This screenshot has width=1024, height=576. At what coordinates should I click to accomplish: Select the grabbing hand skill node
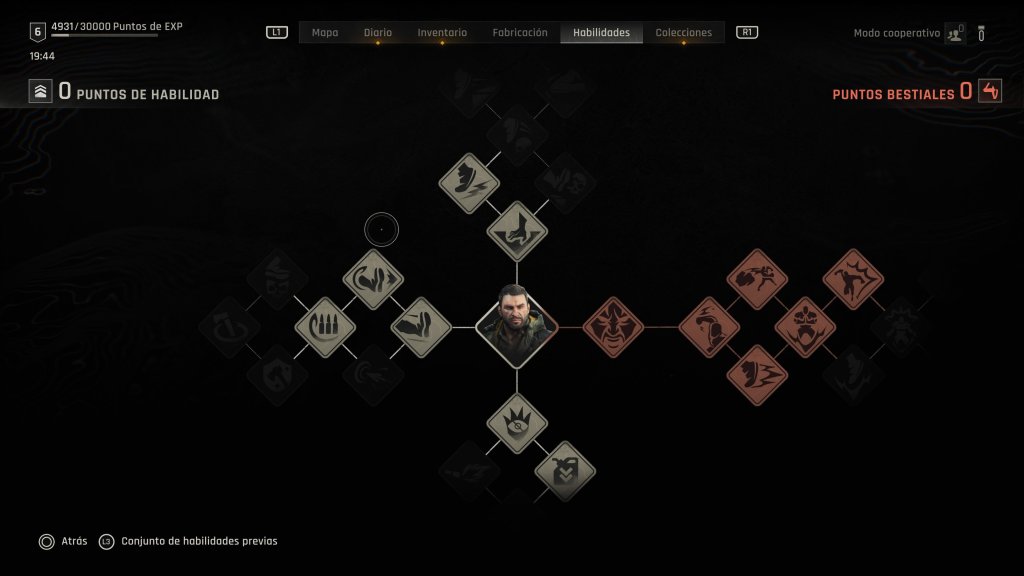coord(517,231)
